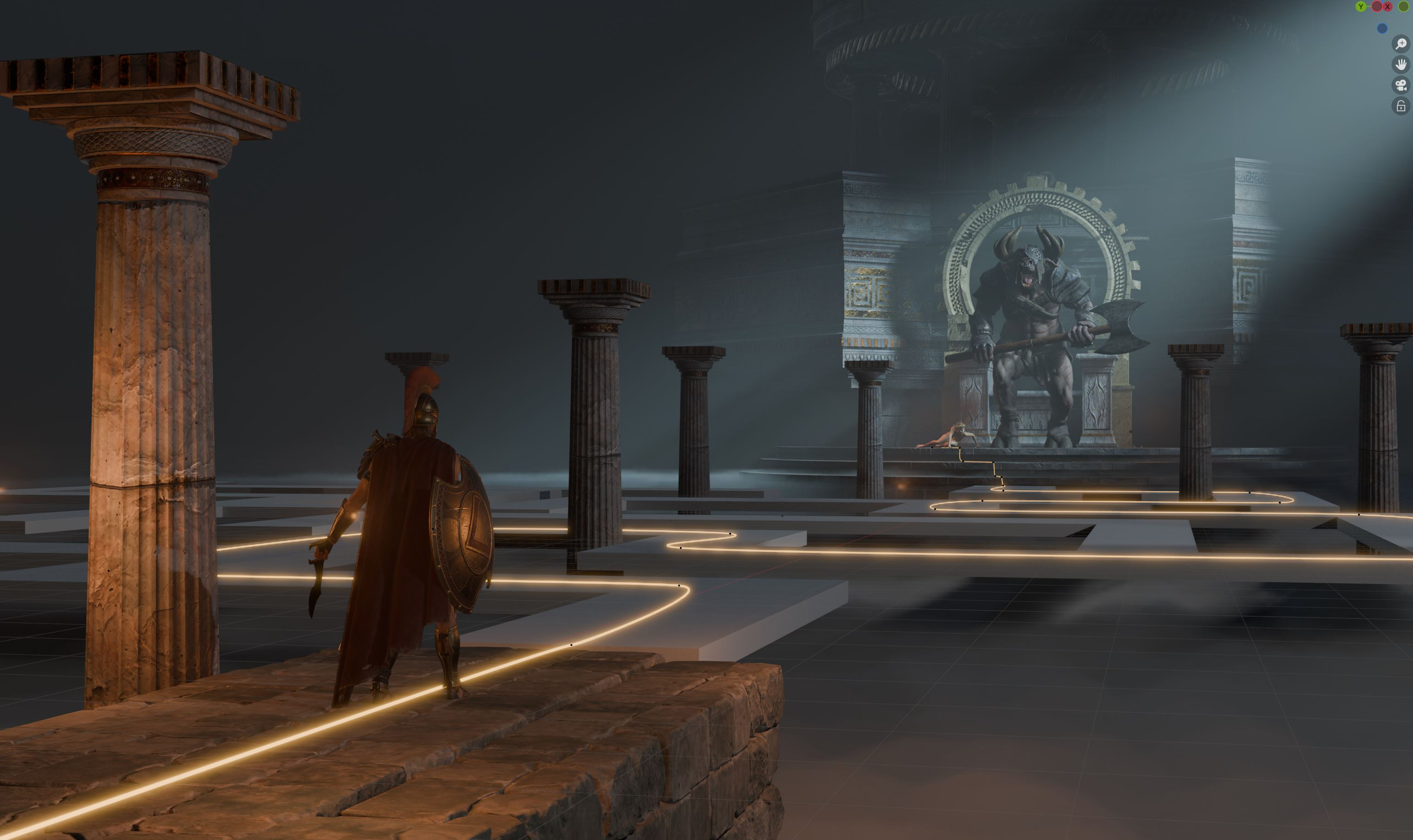This screenshot has width=1413, height=840.
Task: Toggle the open padlock view lock
Action: coord(1401,106)
